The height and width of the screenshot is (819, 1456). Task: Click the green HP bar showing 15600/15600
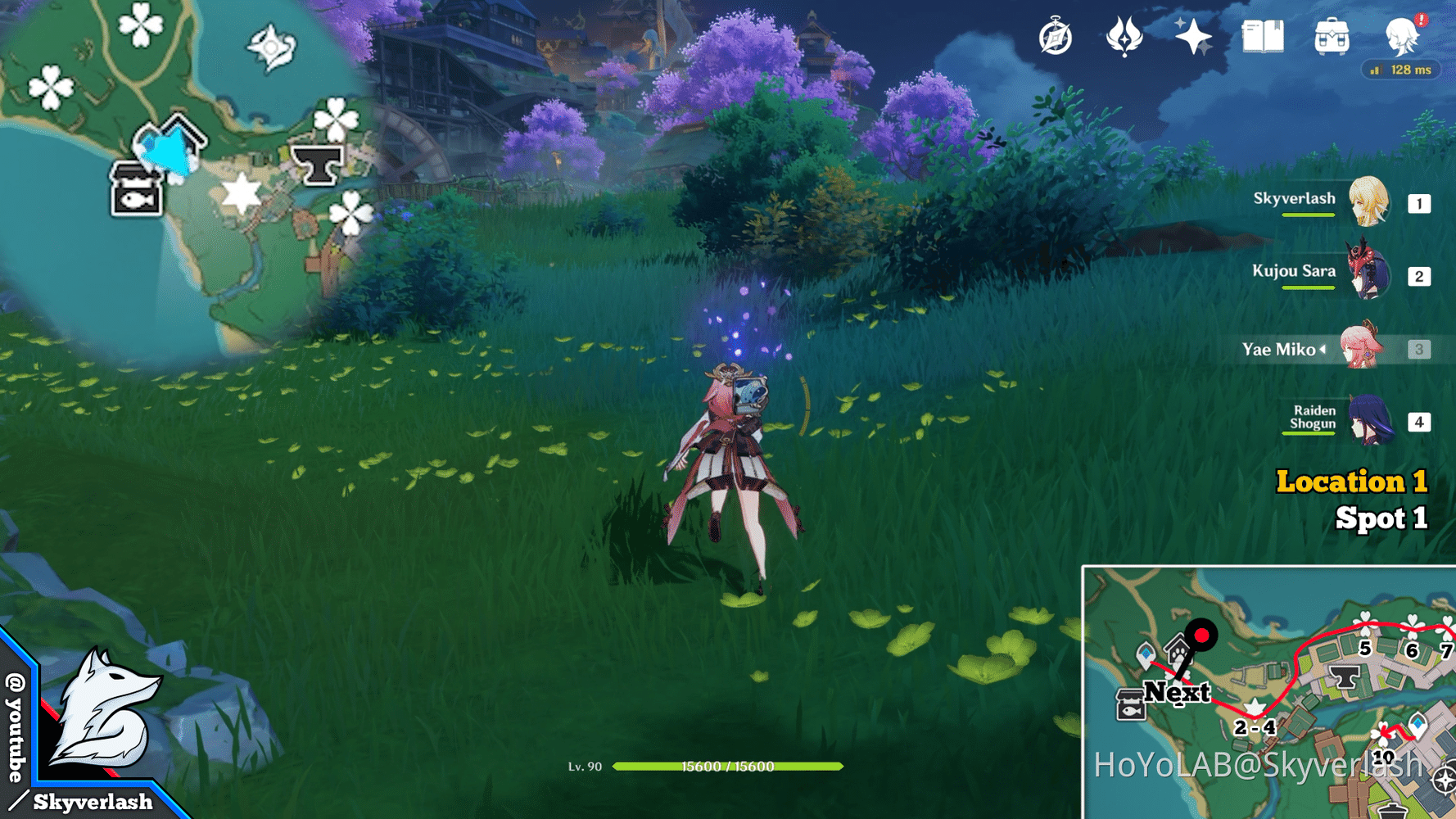point(729,768)
